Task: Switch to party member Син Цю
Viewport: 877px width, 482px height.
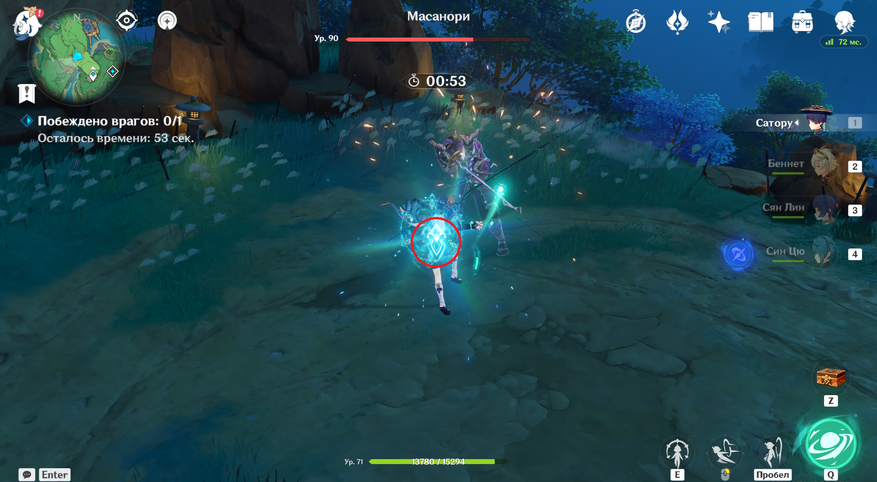Action: [812, 252]
